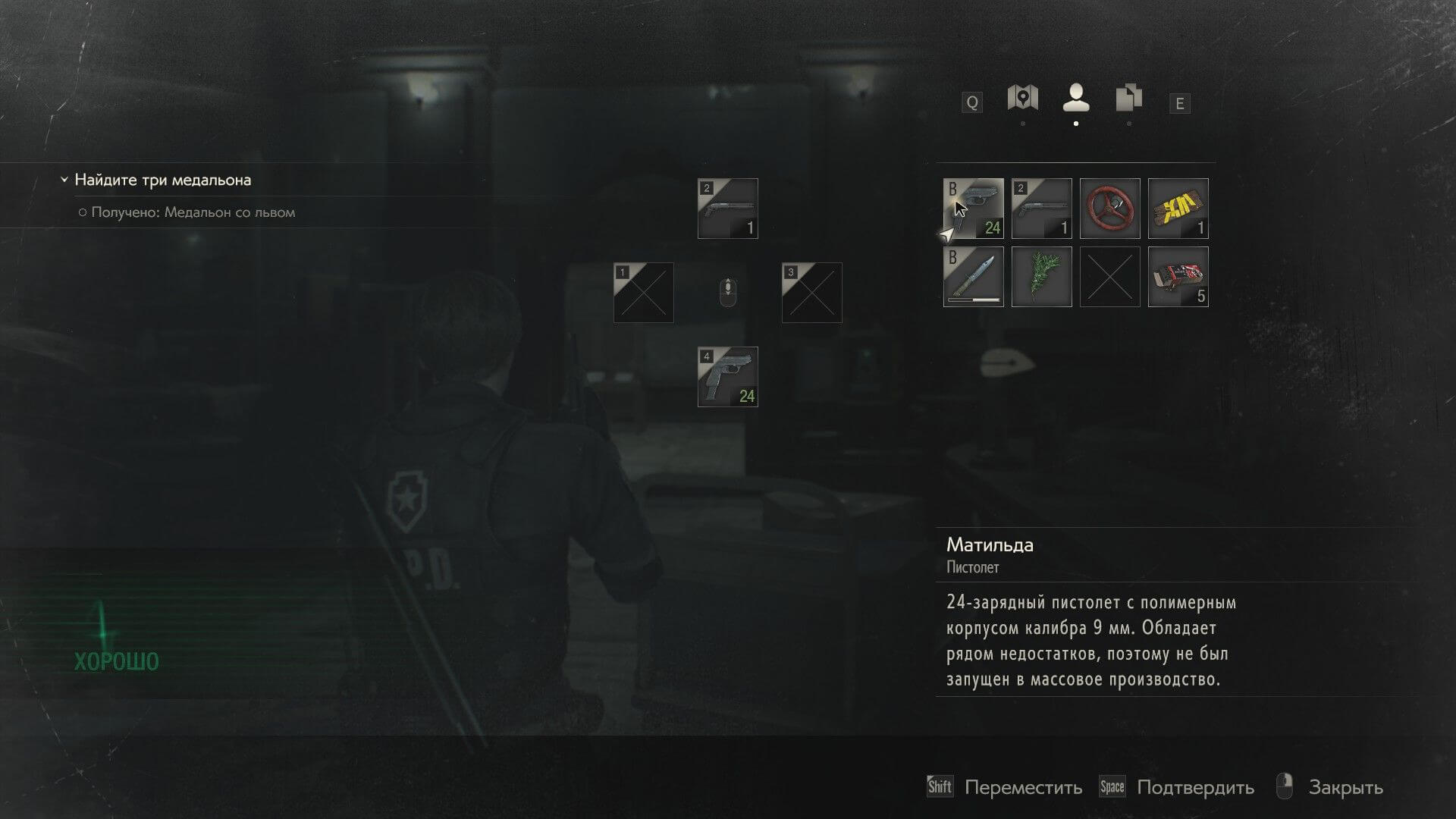Click the shotgun in shortcut slot 2
This screenshot has width=1456, height=819.
click(x=727, y=209)
